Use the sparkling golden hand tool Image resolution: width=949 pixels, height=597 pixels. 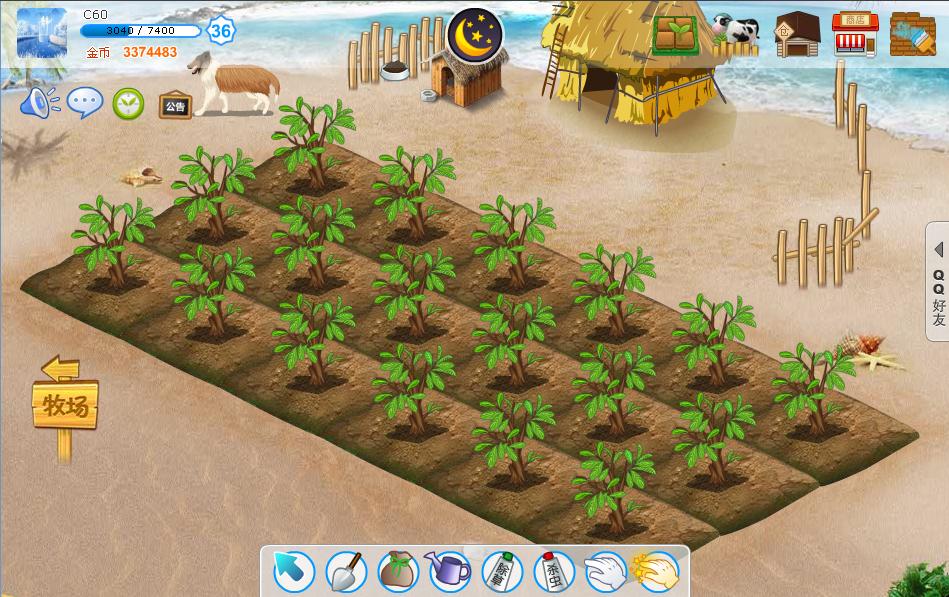click(657, 572)
